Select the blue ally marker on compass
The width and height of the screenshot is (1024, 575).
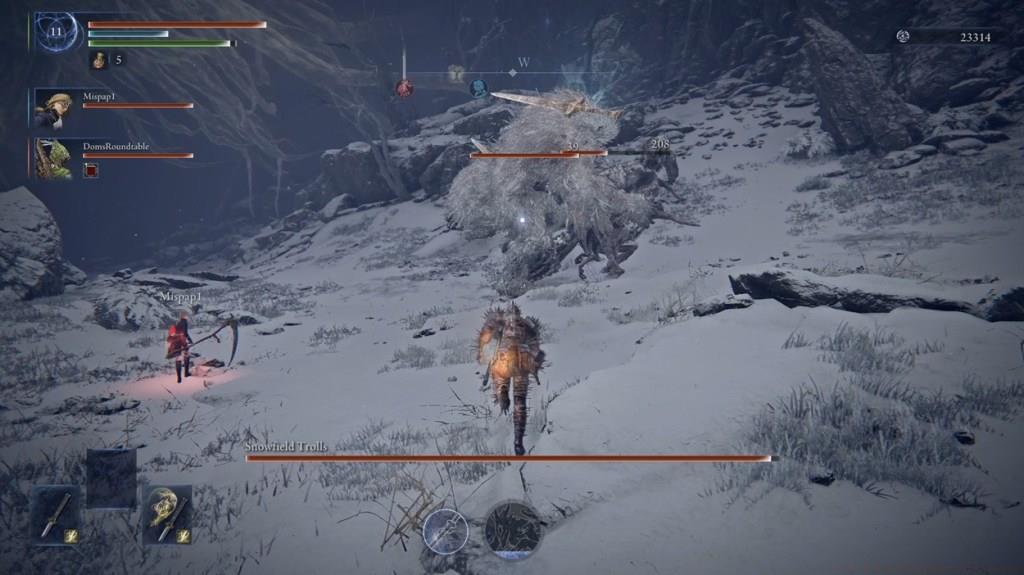pyautogui.click(x=479, y=88)
